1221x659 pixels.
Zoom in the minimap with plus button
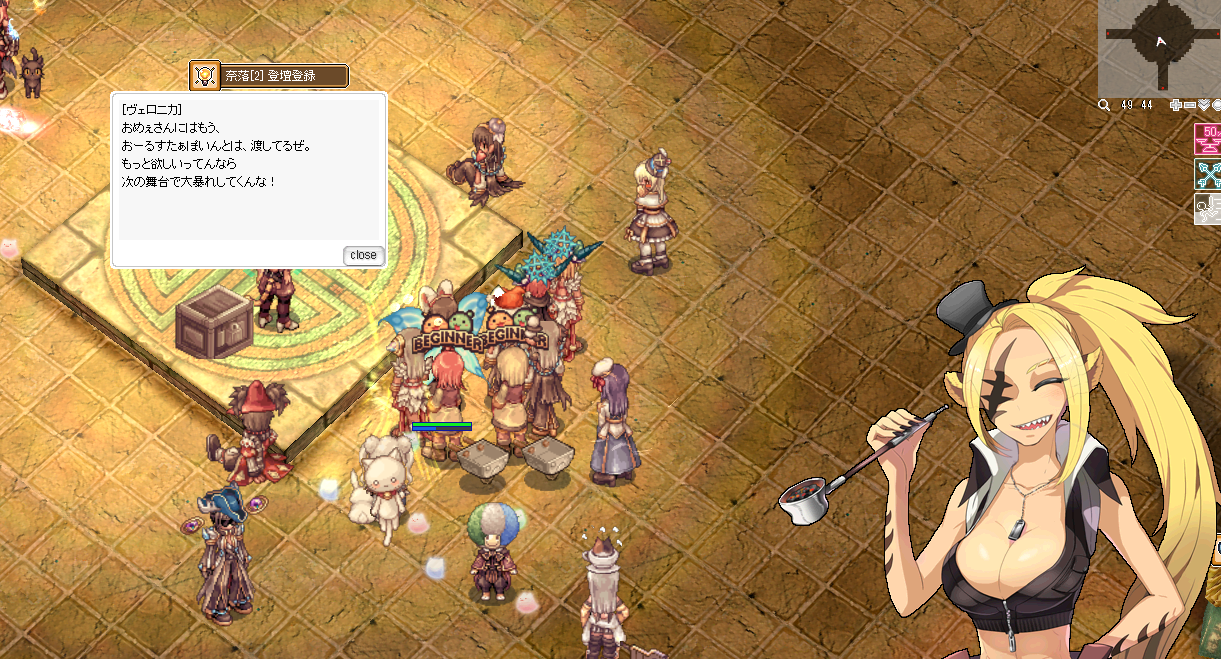[x=1176, y=105]
